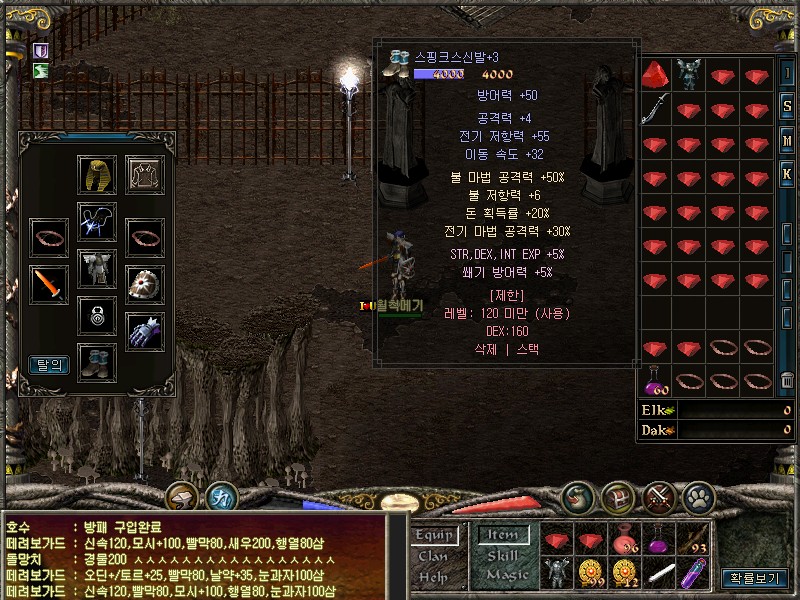
Task: Select the equipped orange sword slot
Action: coord(48,285)
